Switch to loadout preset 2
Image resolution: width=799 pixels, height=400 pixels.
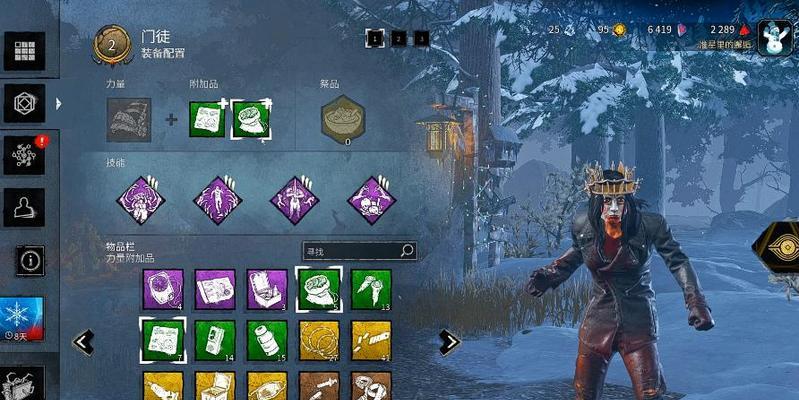click(x=398, y=39)
